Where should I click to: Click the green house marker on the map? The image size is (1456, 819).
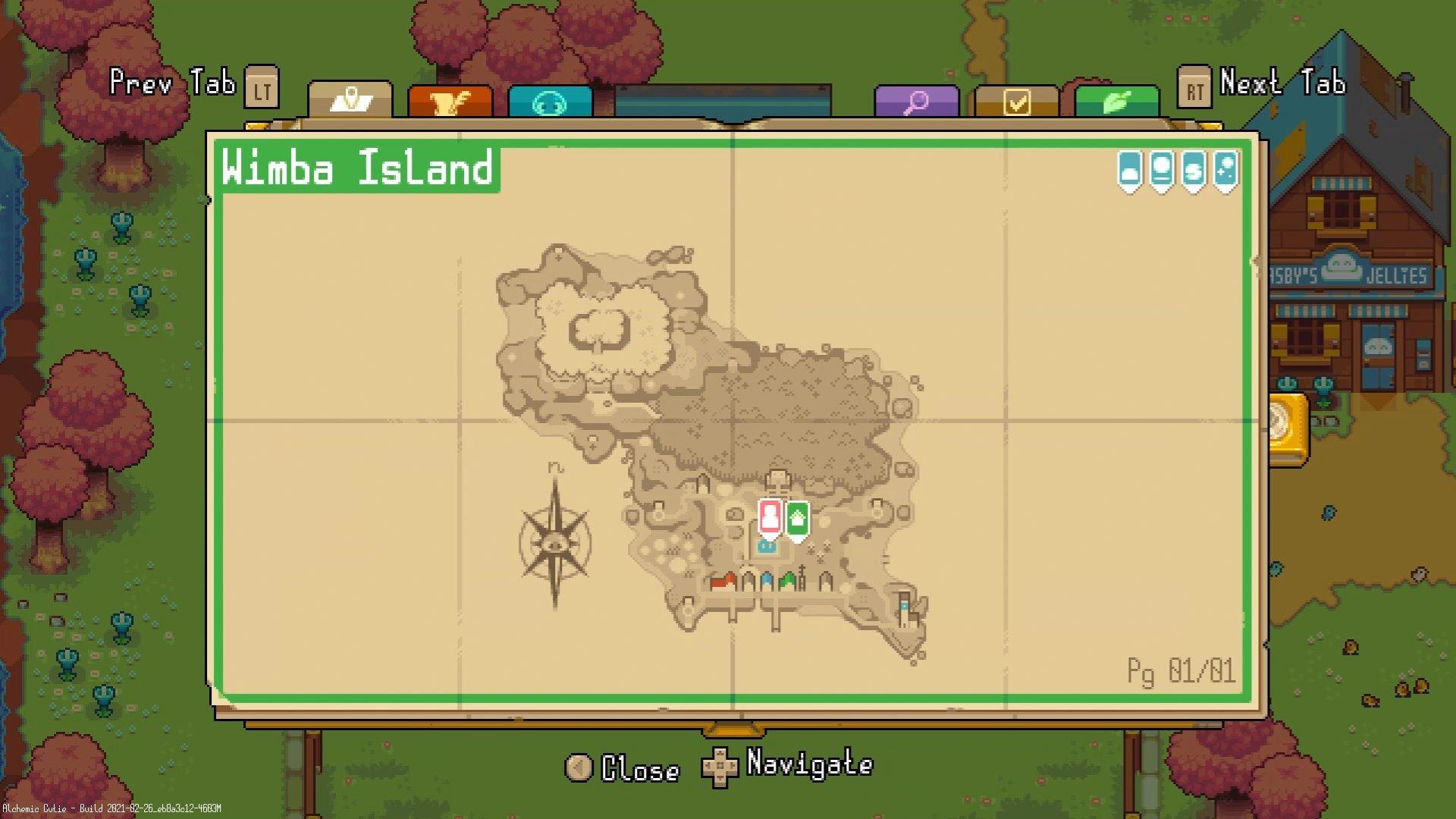point(798,519)
